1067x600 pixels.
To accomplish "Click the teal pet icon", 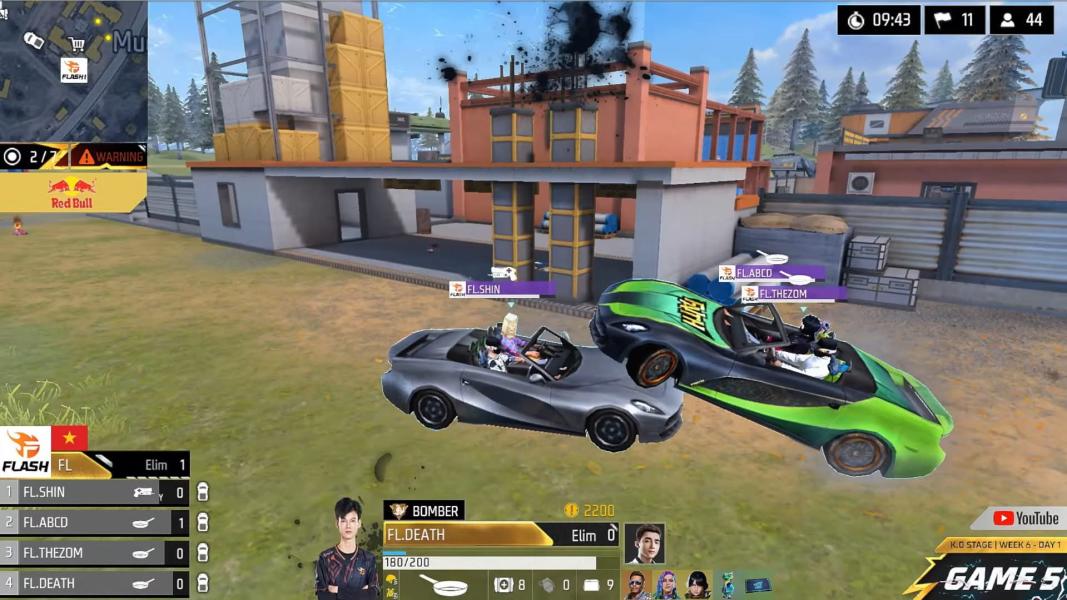I will [727, 585].
